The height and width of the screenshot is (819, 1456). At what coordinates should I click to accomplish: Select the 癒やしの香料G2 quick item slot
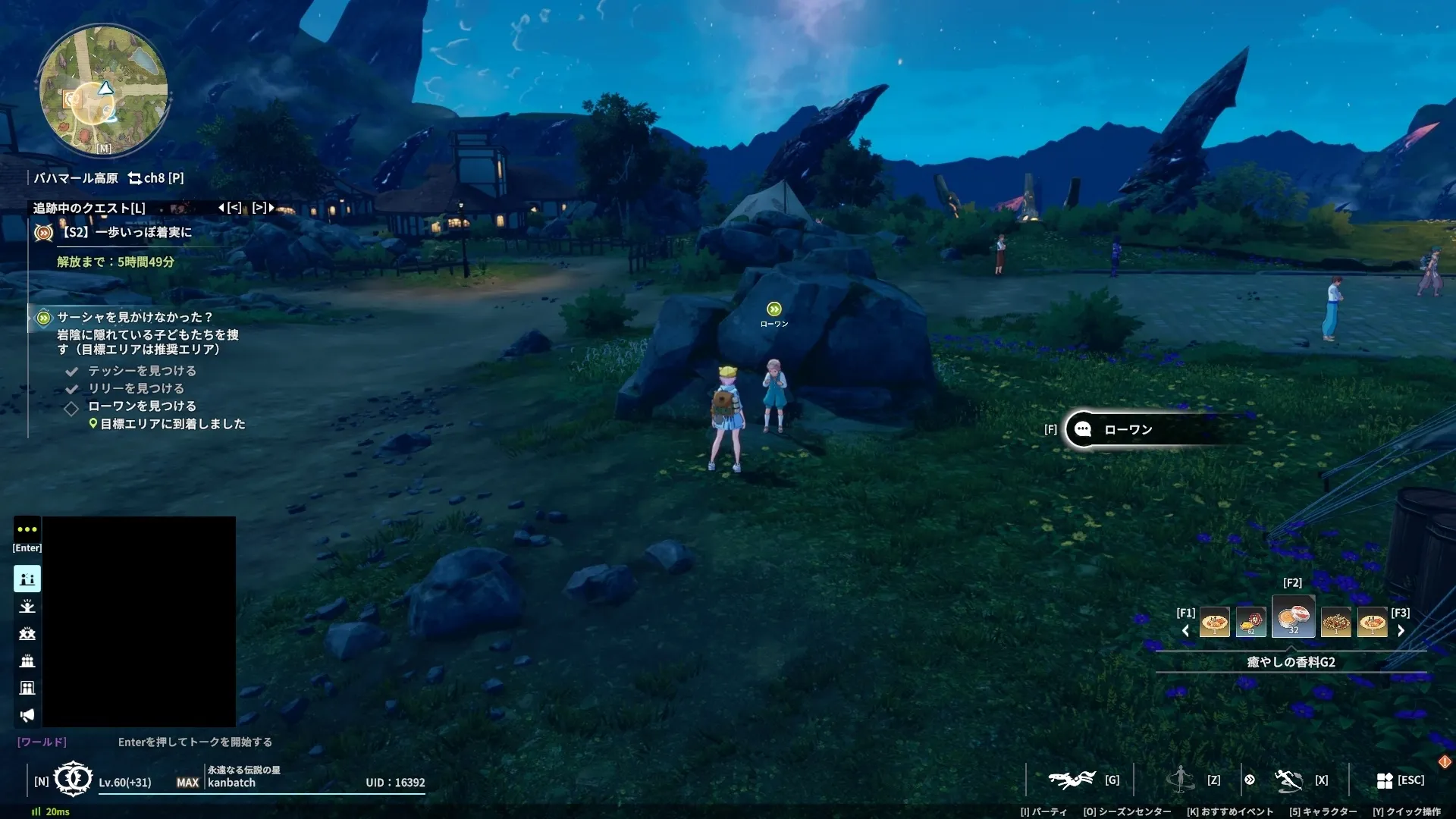1293,618
